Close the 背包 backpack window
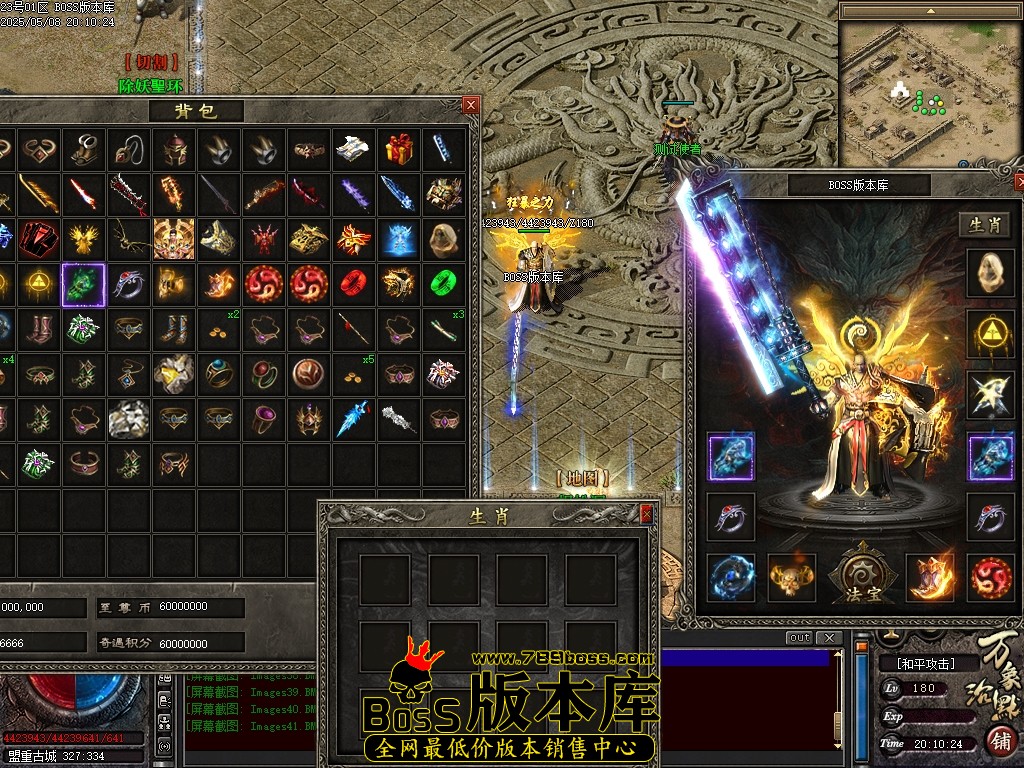Viewport: 1024px width, 768px height. pyautogui.click(x=471, y=104)
